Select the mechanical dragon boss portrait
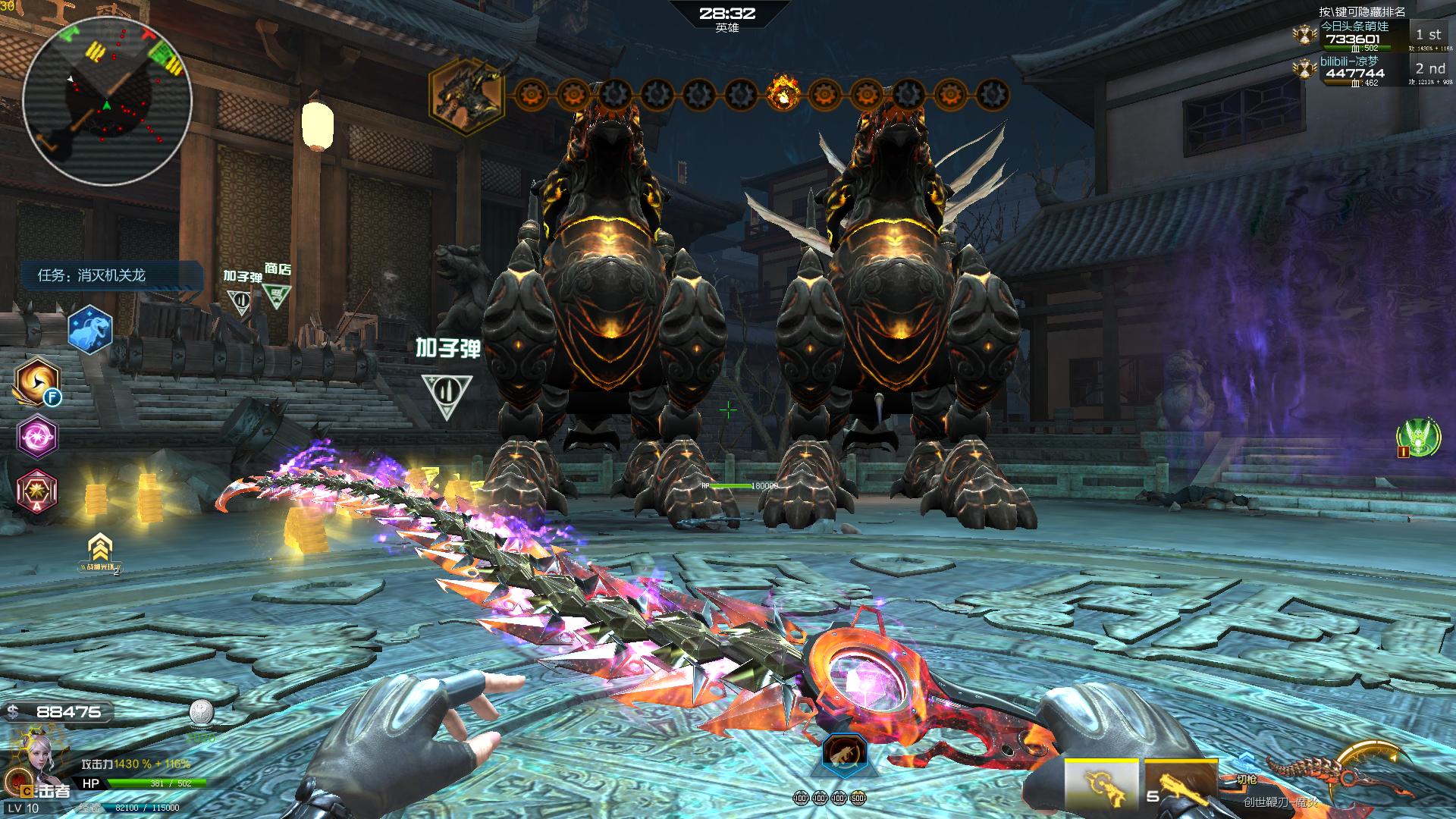This screenshot has height=819, width=1456. [467, 96]
